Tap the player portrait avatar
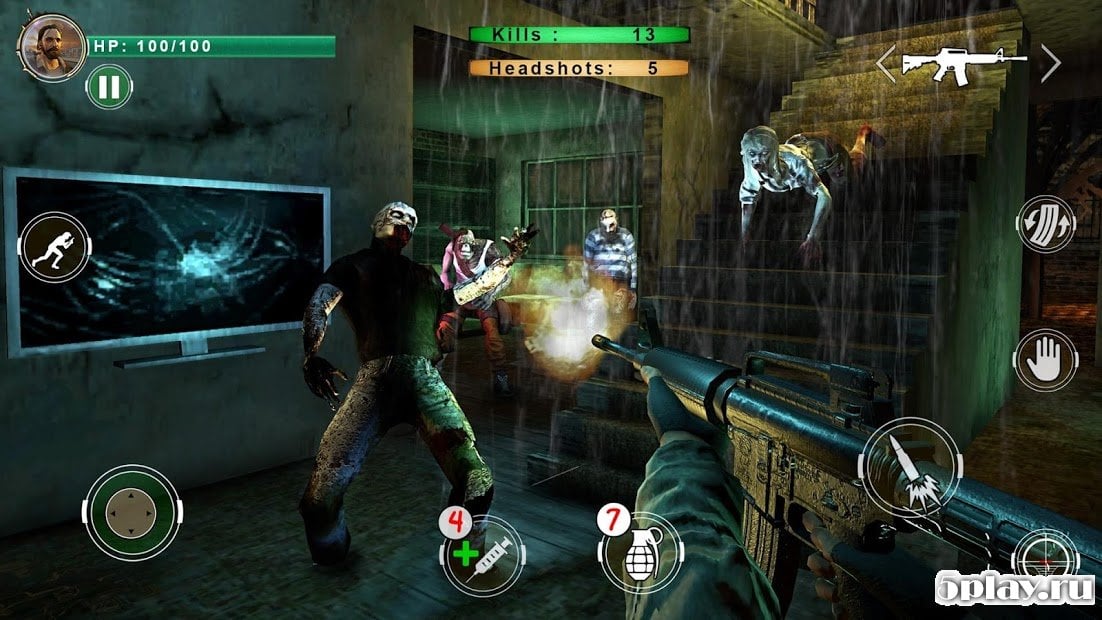Screen dimensions: 1102x620 pyautogui.click(x=51, y=46)
